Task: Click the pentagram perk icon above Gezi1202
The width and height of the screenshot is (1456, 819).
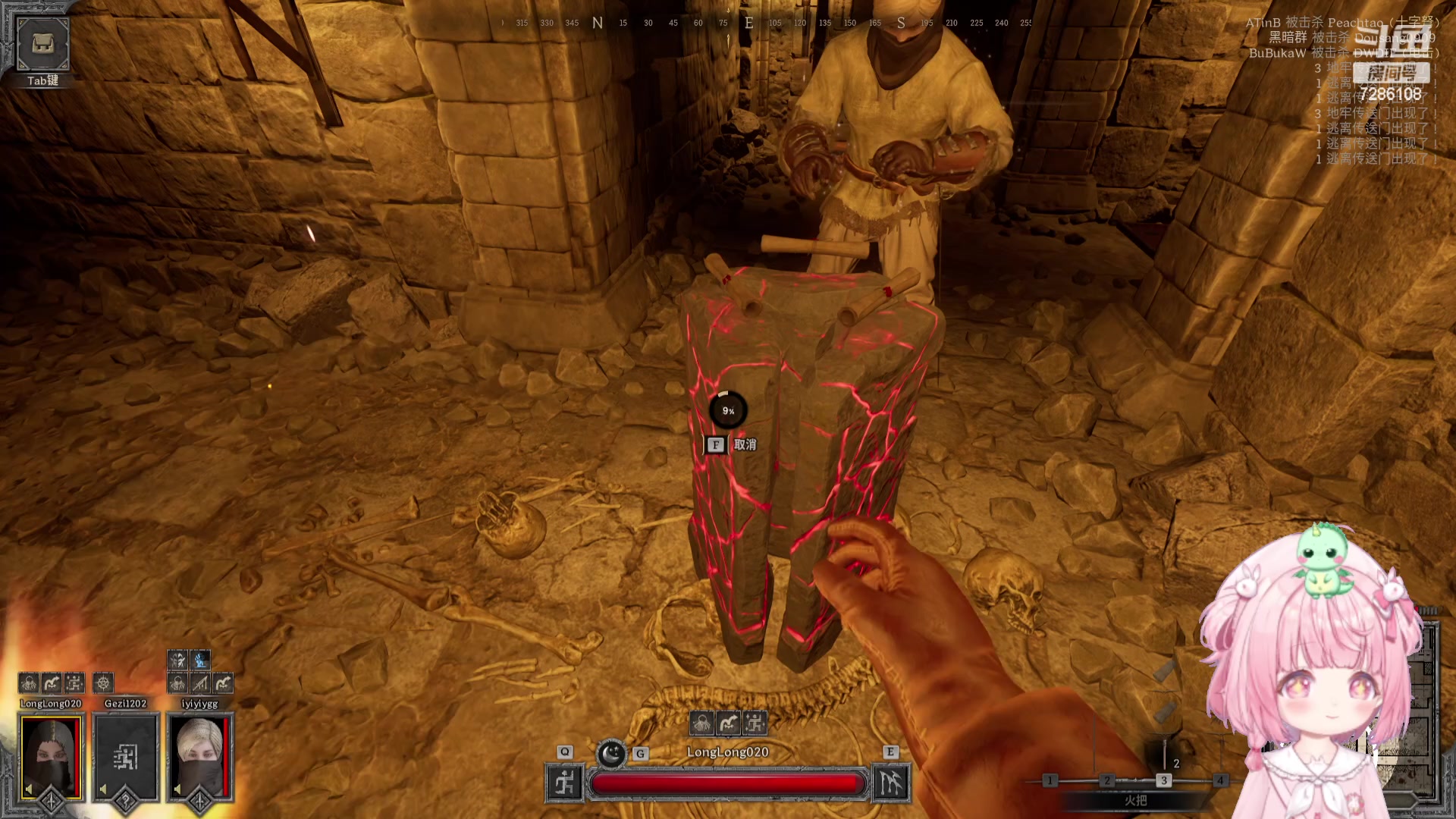Action: 103,682
